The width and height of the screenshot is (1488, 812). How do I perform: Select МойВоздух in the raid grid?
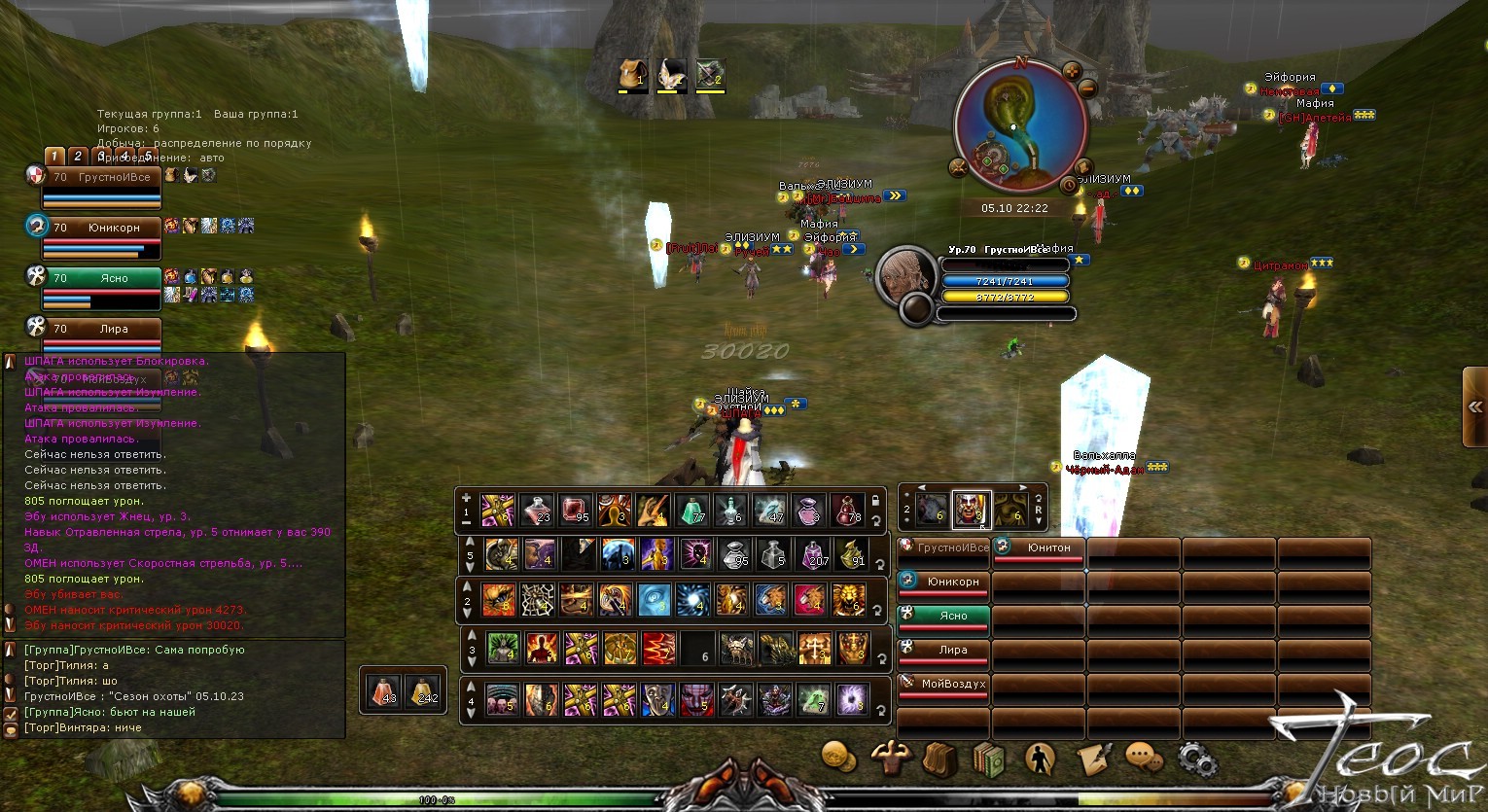[x=943, y=685]
